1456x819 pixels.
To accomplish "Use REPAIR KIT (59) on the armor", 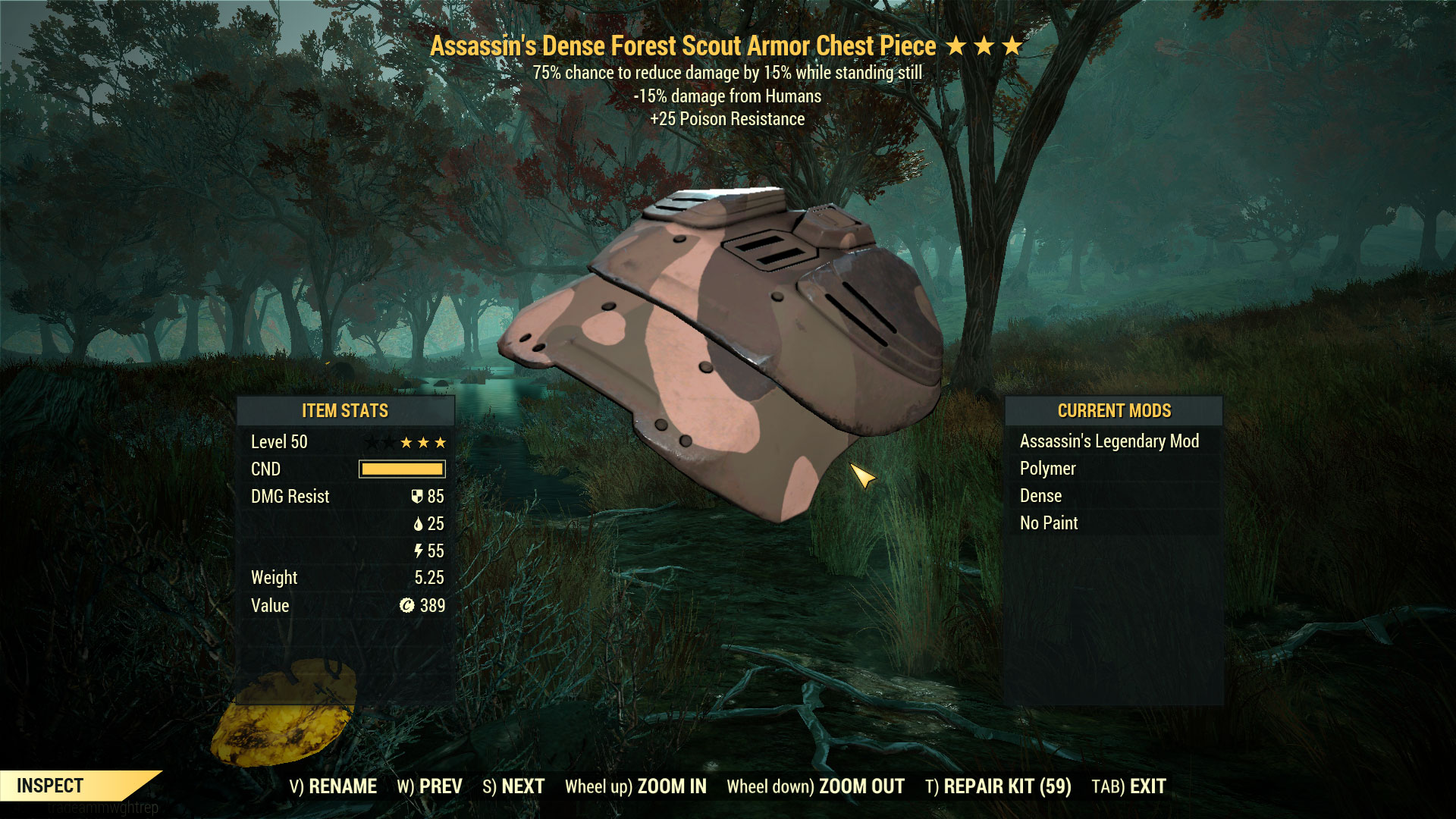I will 998,786.
